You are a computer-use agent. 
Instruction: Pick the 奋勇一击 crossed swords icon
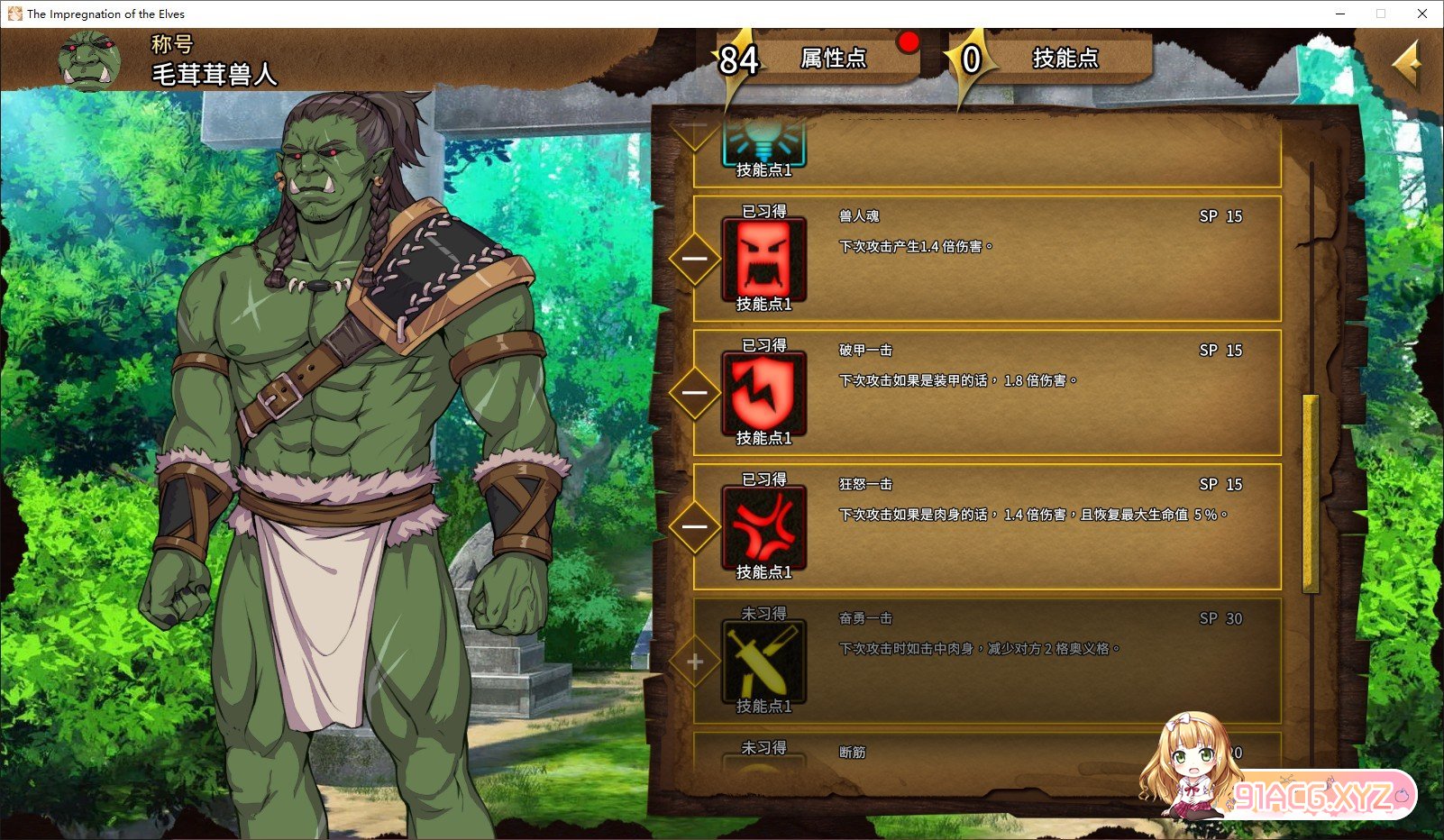tap(763, 662)
